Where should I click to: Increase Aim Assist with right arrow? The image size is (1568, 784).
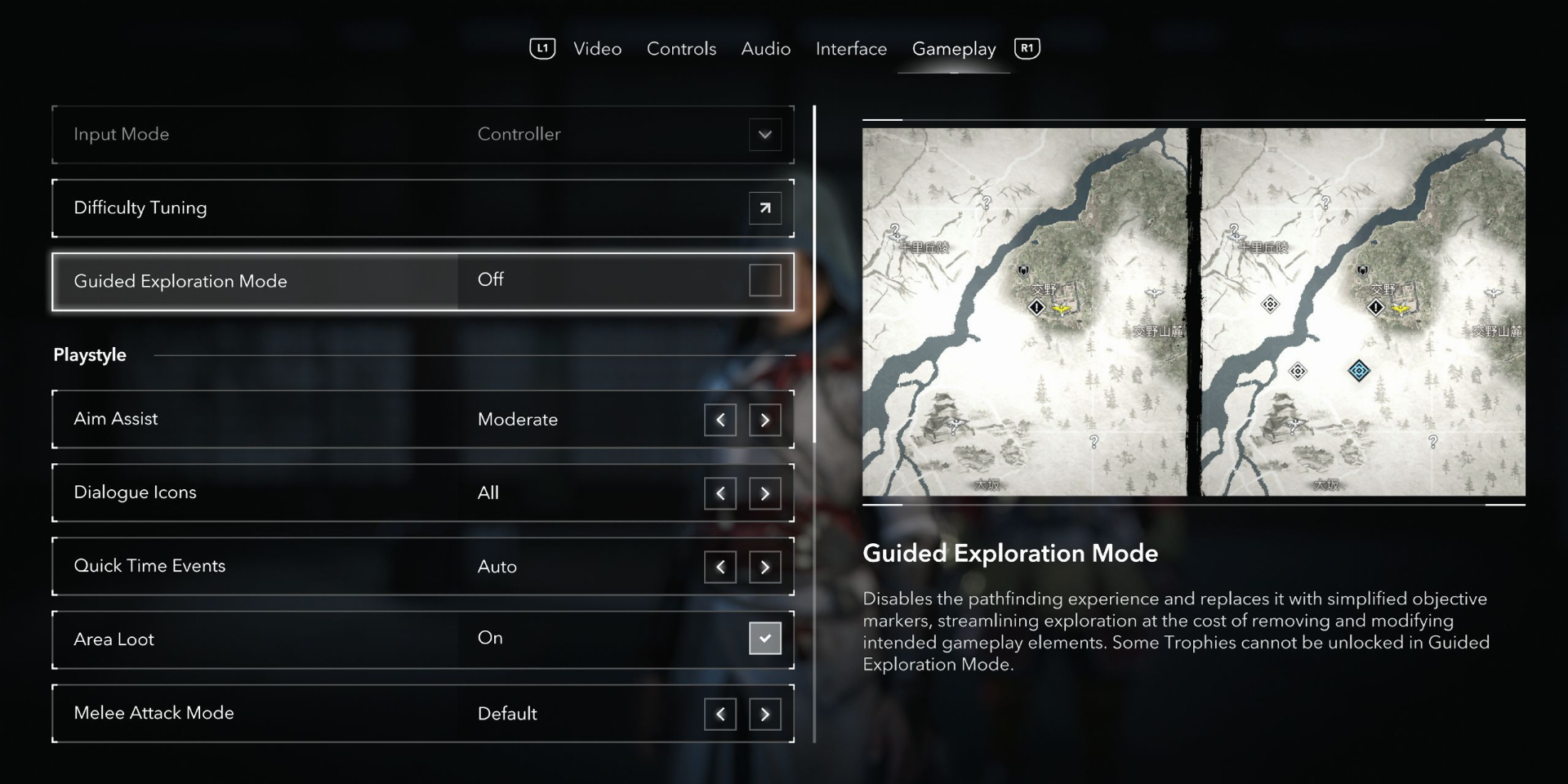764,420
